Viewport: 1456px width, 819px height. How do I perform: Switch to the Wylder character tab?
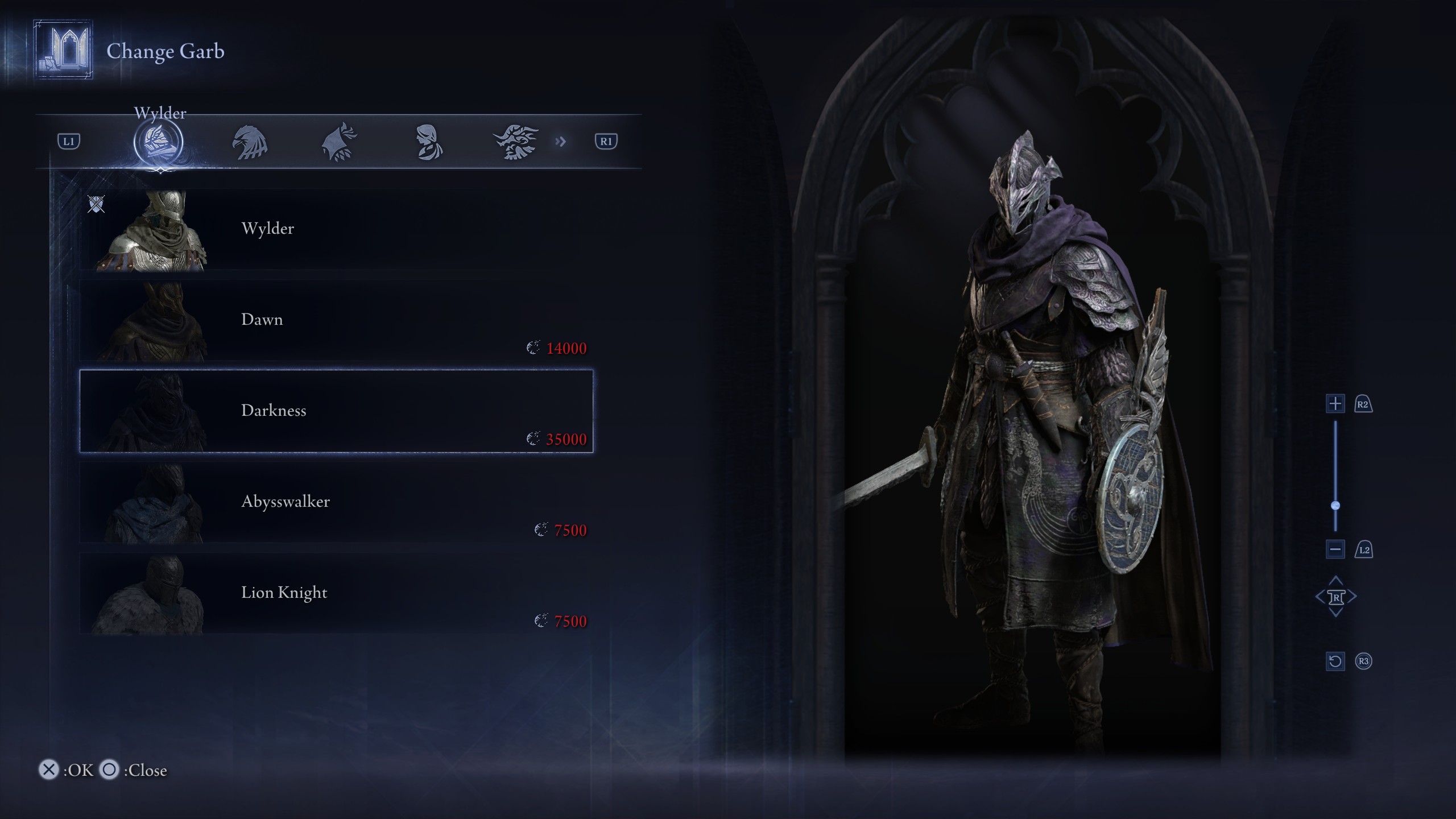click(158, 142)
